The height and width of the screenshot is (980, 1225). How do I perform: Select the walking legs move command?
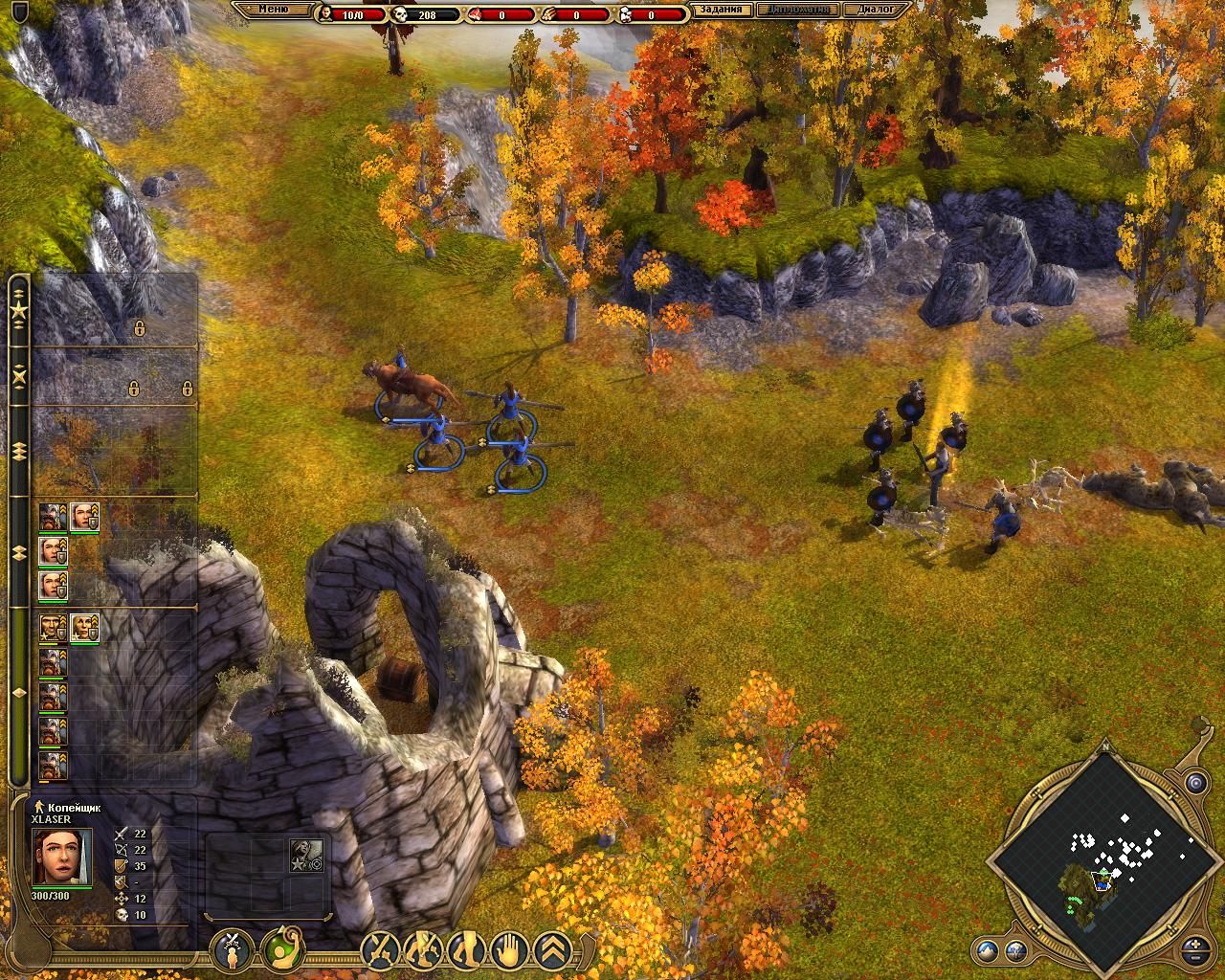[x=466, y=950]
